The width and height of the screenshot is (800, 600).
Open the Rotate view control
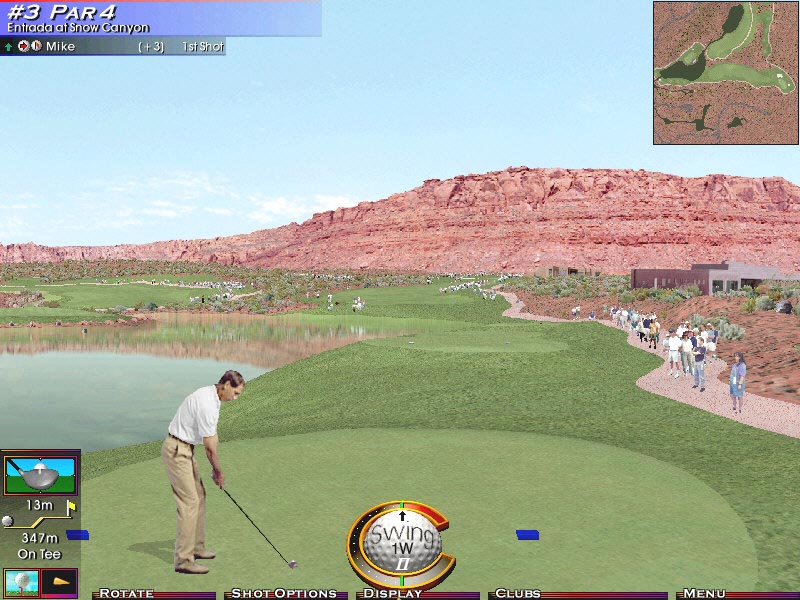point(126,593)
